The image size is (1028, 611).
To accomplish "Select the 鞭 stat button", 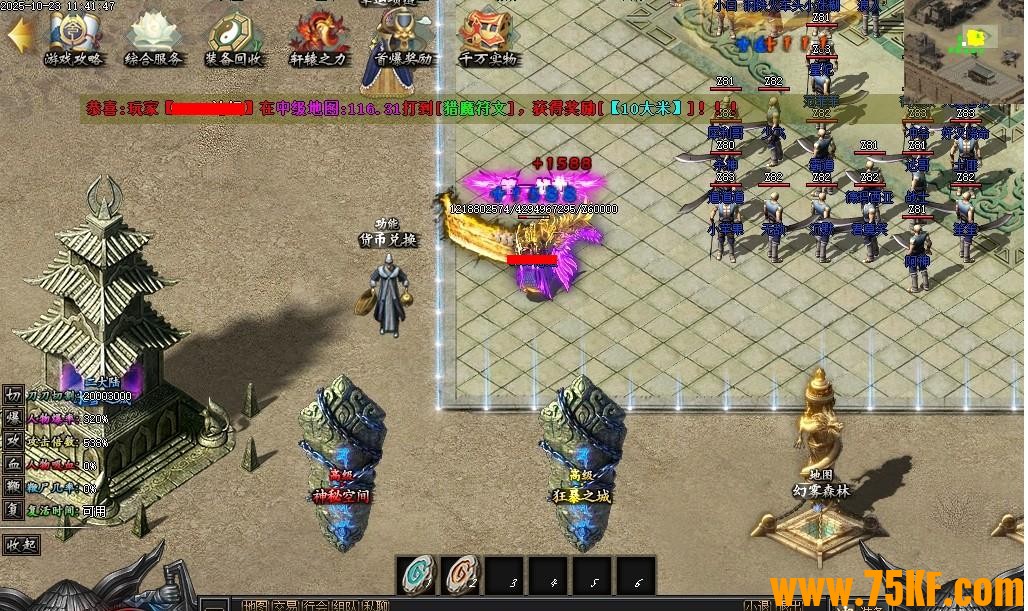I will [14, 486].
